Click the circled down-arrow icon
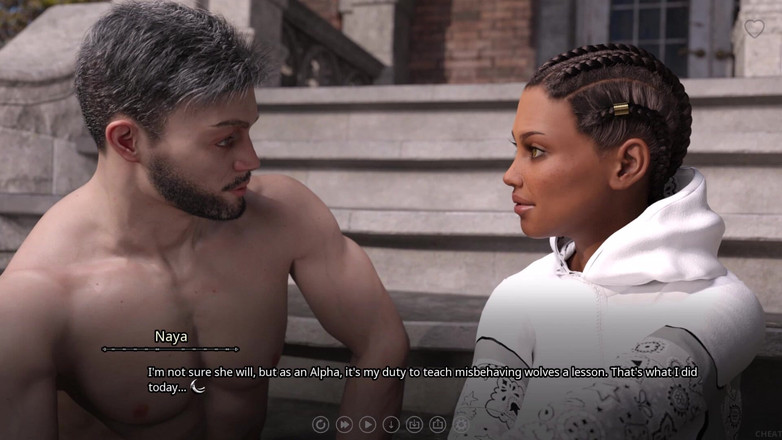This screenshot has height=440, width=782. coord(391,425)
